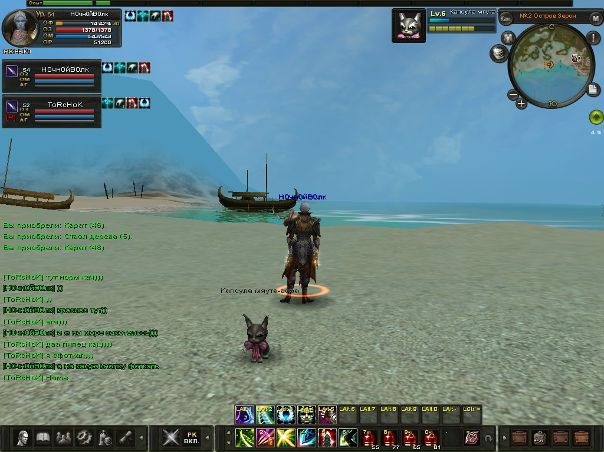Activate the yellow slash skill on hotbar
Image resolution: width=604 pixels, height=452 pixels.
coord(287,437)
